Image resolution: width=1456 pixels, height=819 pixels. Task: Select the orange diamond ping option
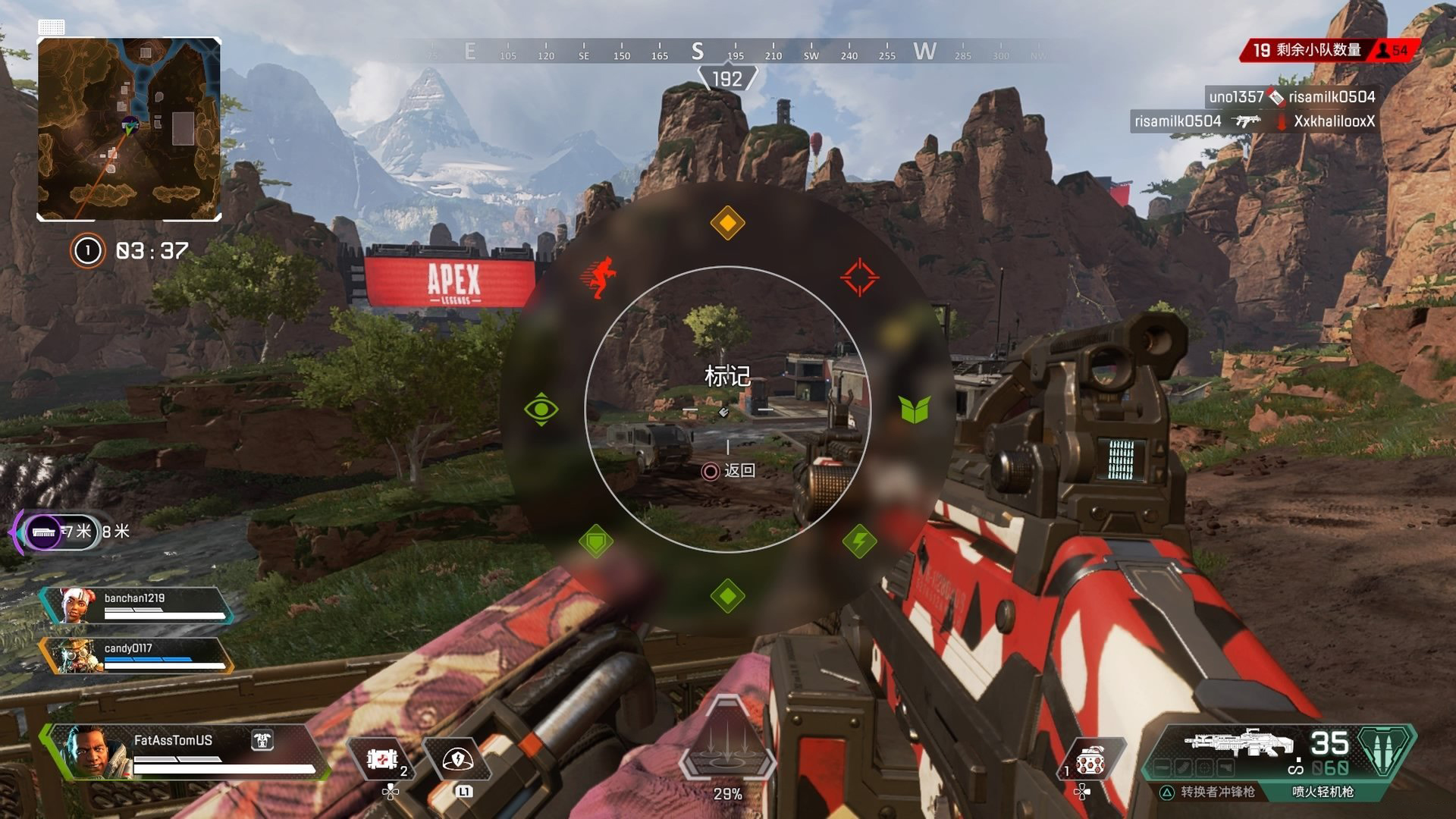[x=727, y=223]
